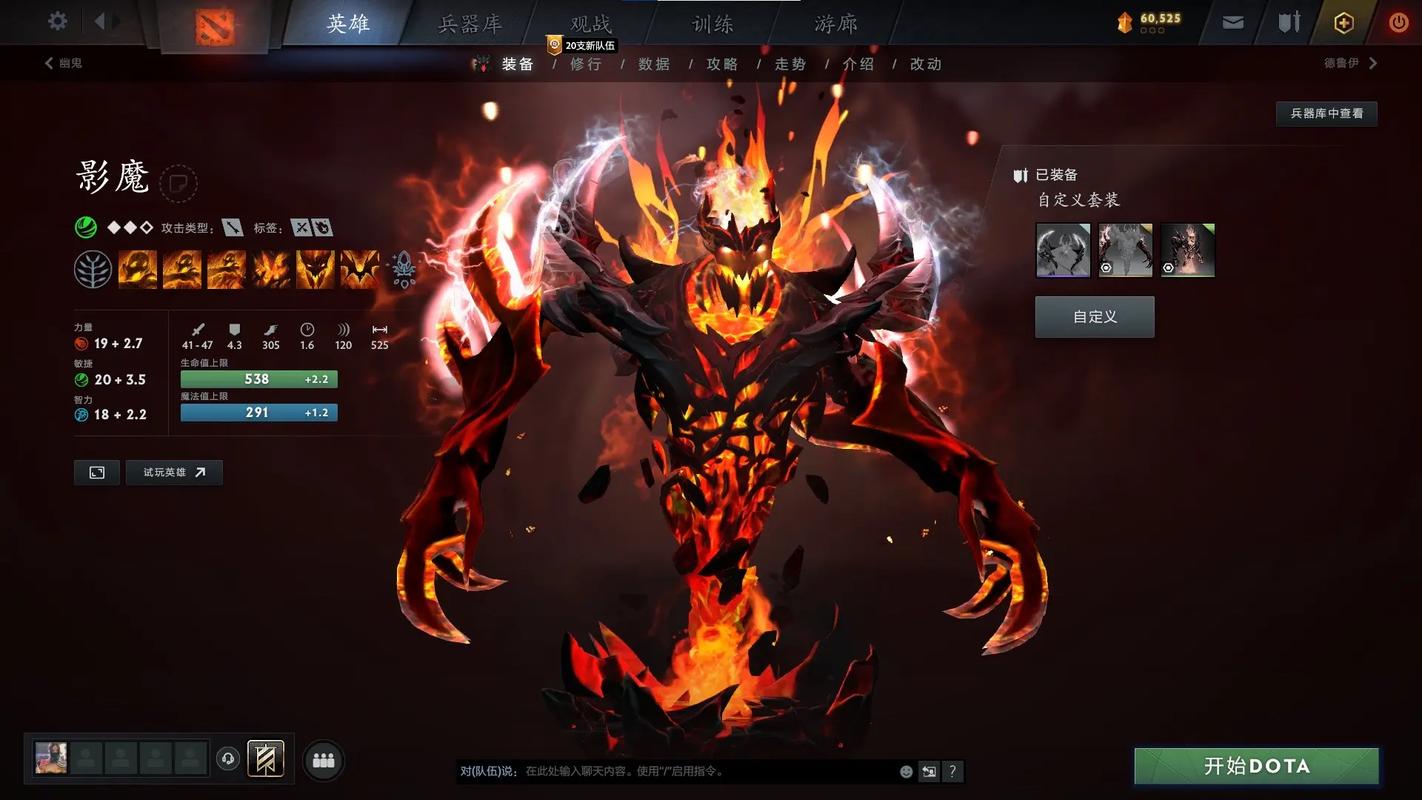Open the 自定义 customize button
This screenshot has width=1422, height=800.
coord(1094,317)
